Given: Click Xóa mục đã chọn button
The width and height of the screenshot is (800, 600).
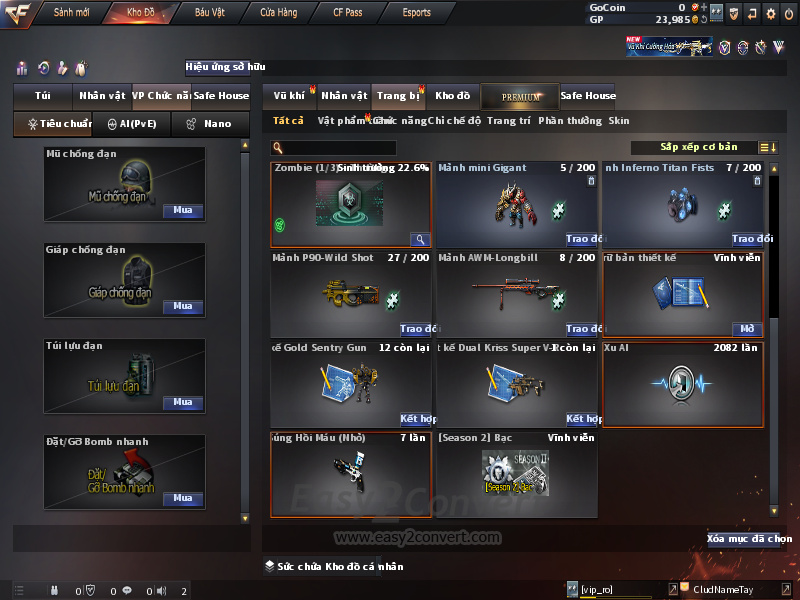Looking at the screenshot, I should (749, 539).
